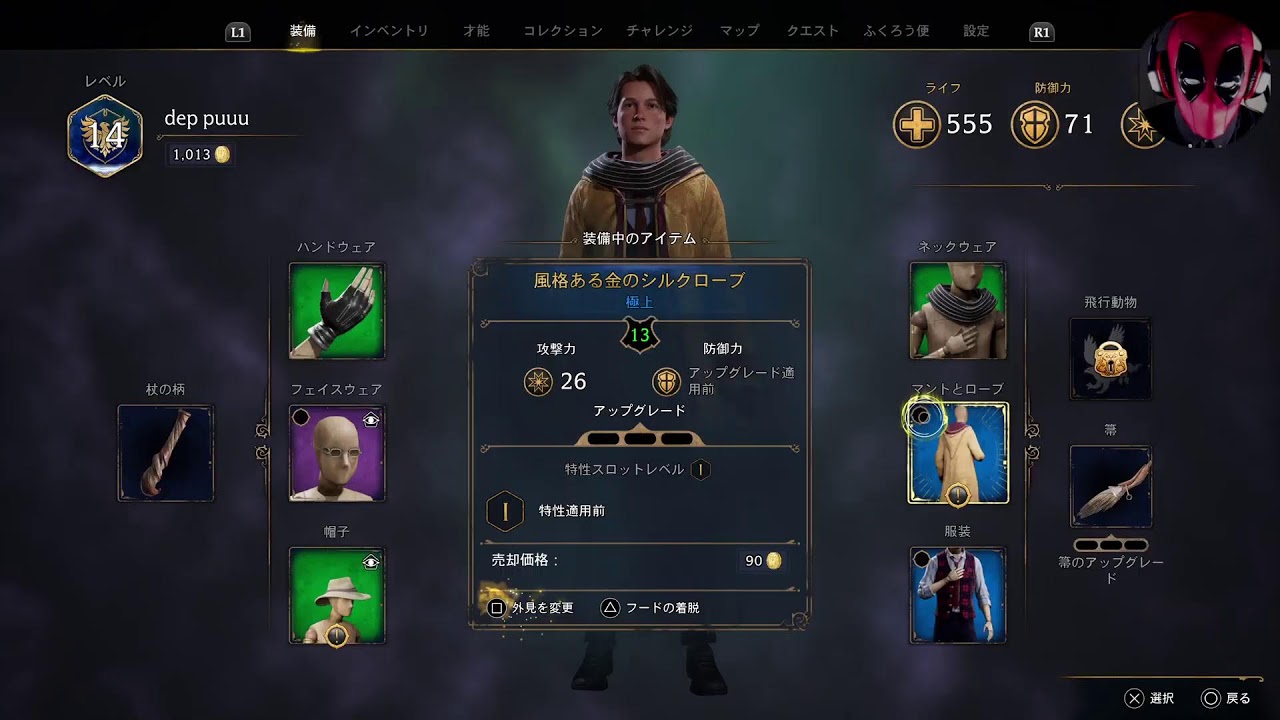The width and height of the screenshot is (1280, 720).
Task: Go to the 才能 tab
Action: coord(476,31)
